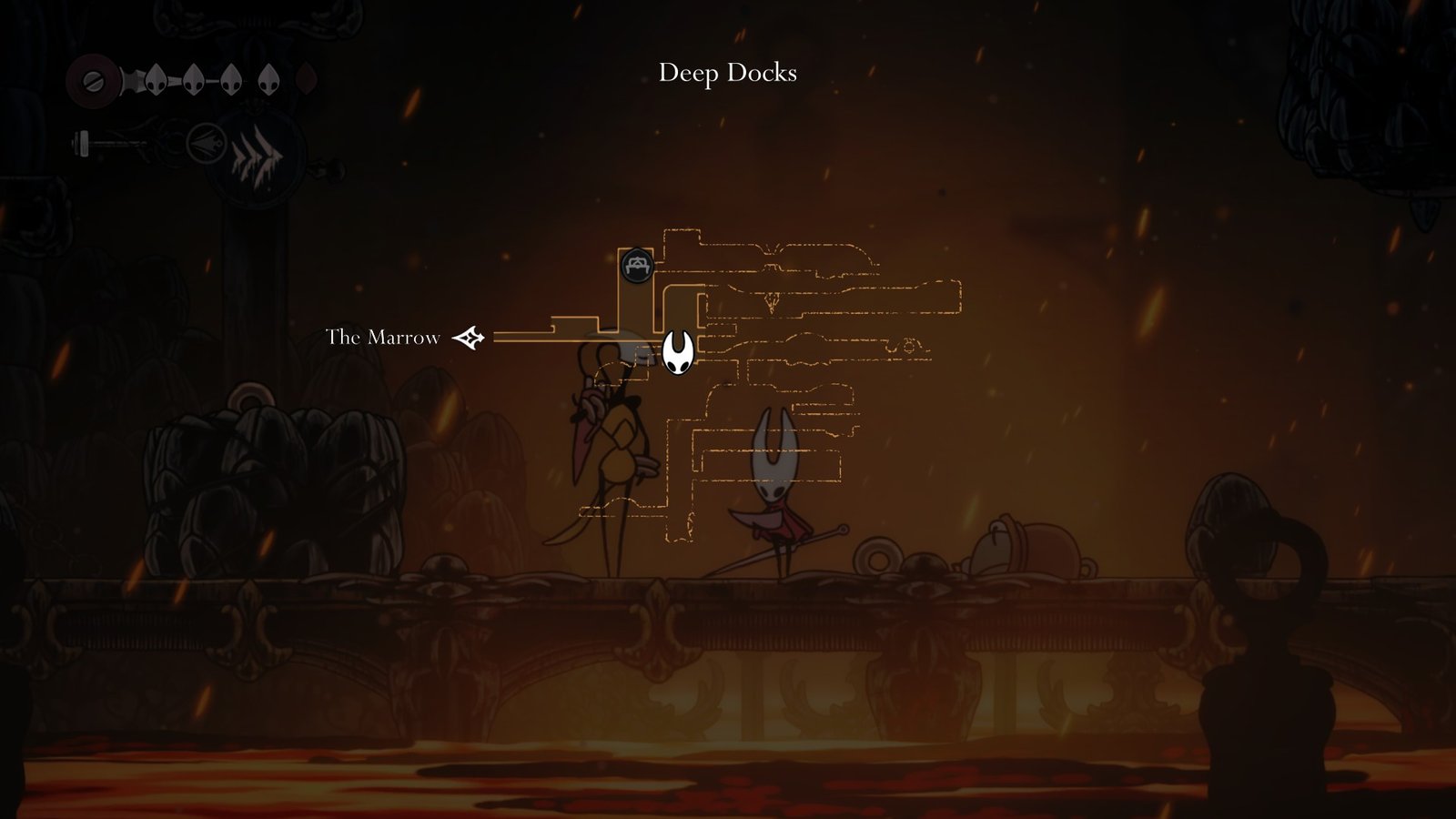The height and width of the screenshot is (819, 1456).
Task: Click Hornet's position marker on the map
Action: [677, 352]
